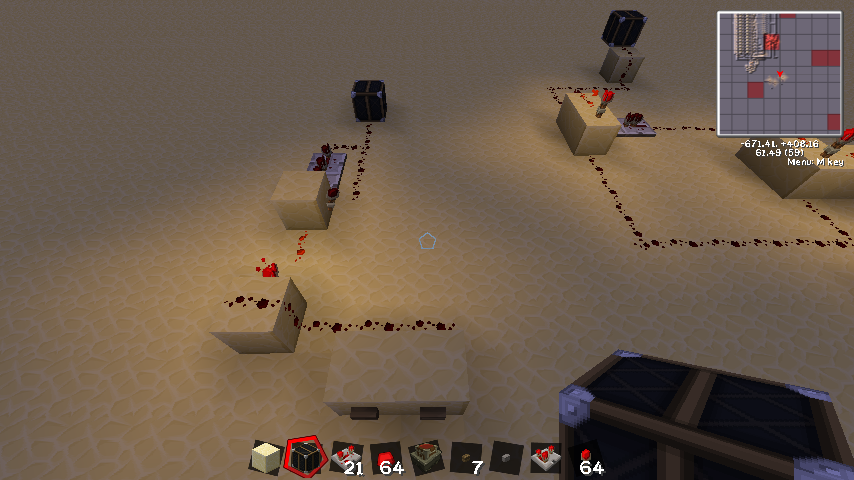Pick the olive block with red top
Image resolution: width=854 pixels, height=480 pixels.
point(426,458)
